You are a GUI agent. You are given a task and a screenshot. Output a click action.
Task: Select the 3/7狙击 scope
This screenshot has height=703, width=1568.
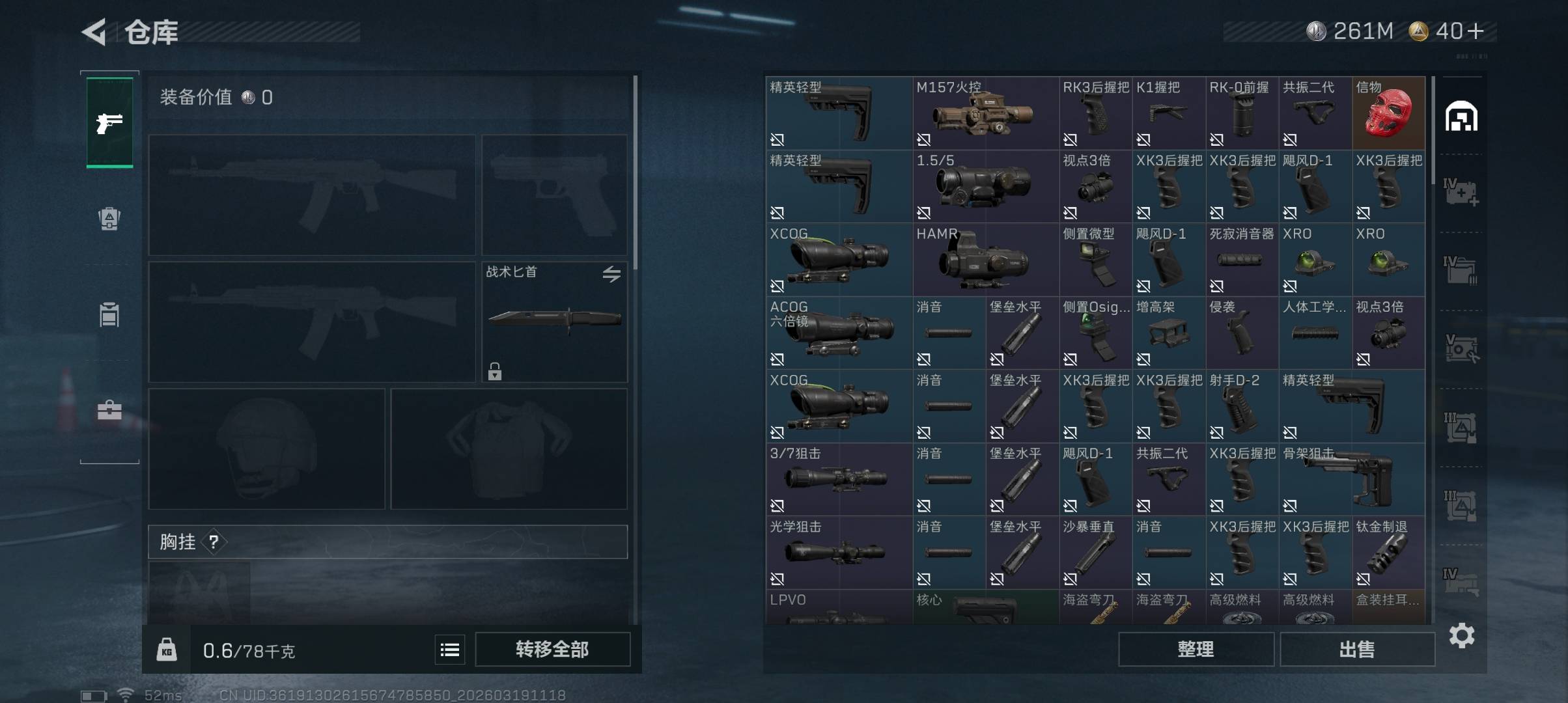coord(838,480)
